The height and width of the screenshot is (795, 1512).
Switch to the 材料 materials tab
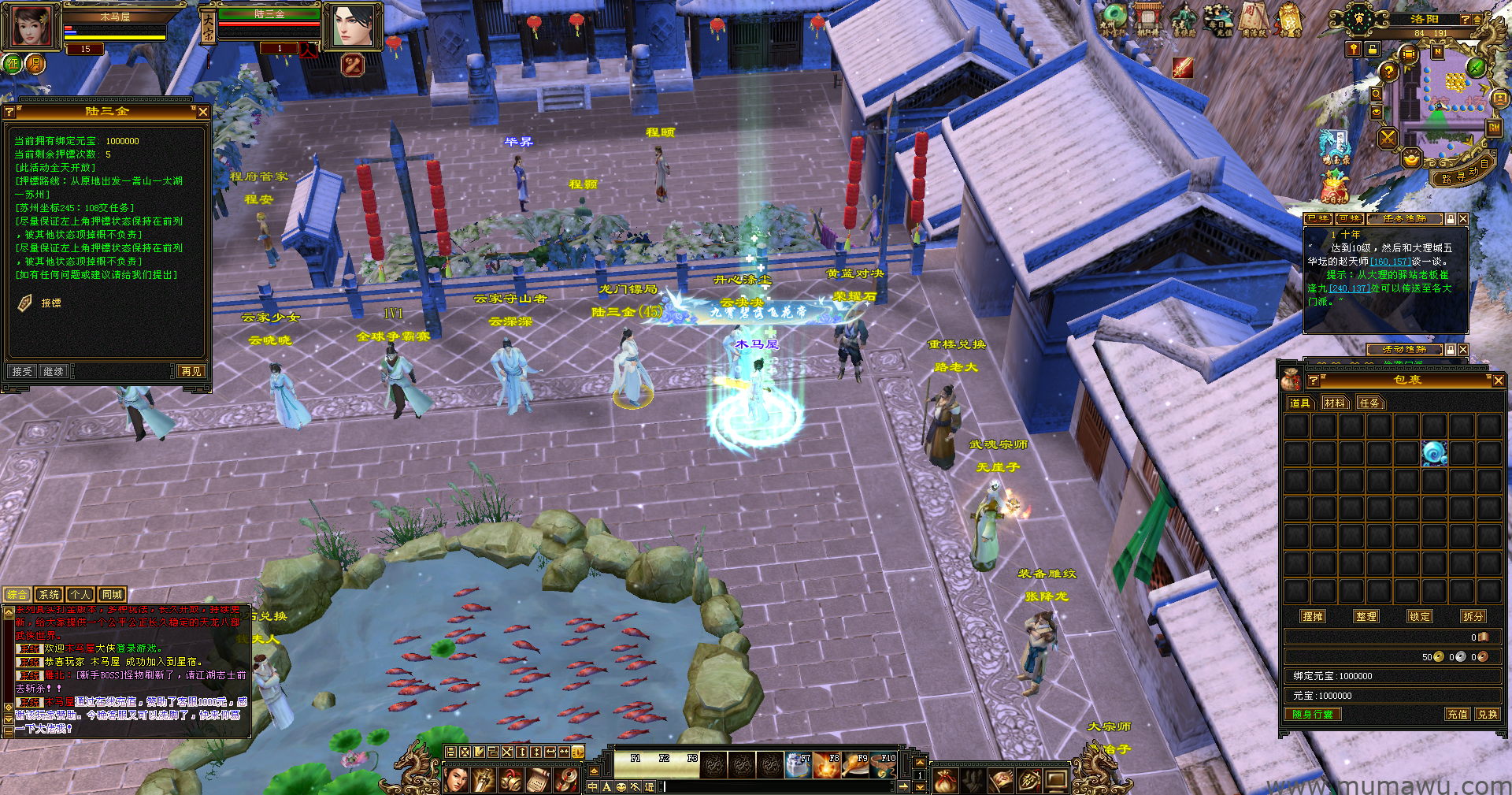pyautogui.click(x=1335, y=403)
